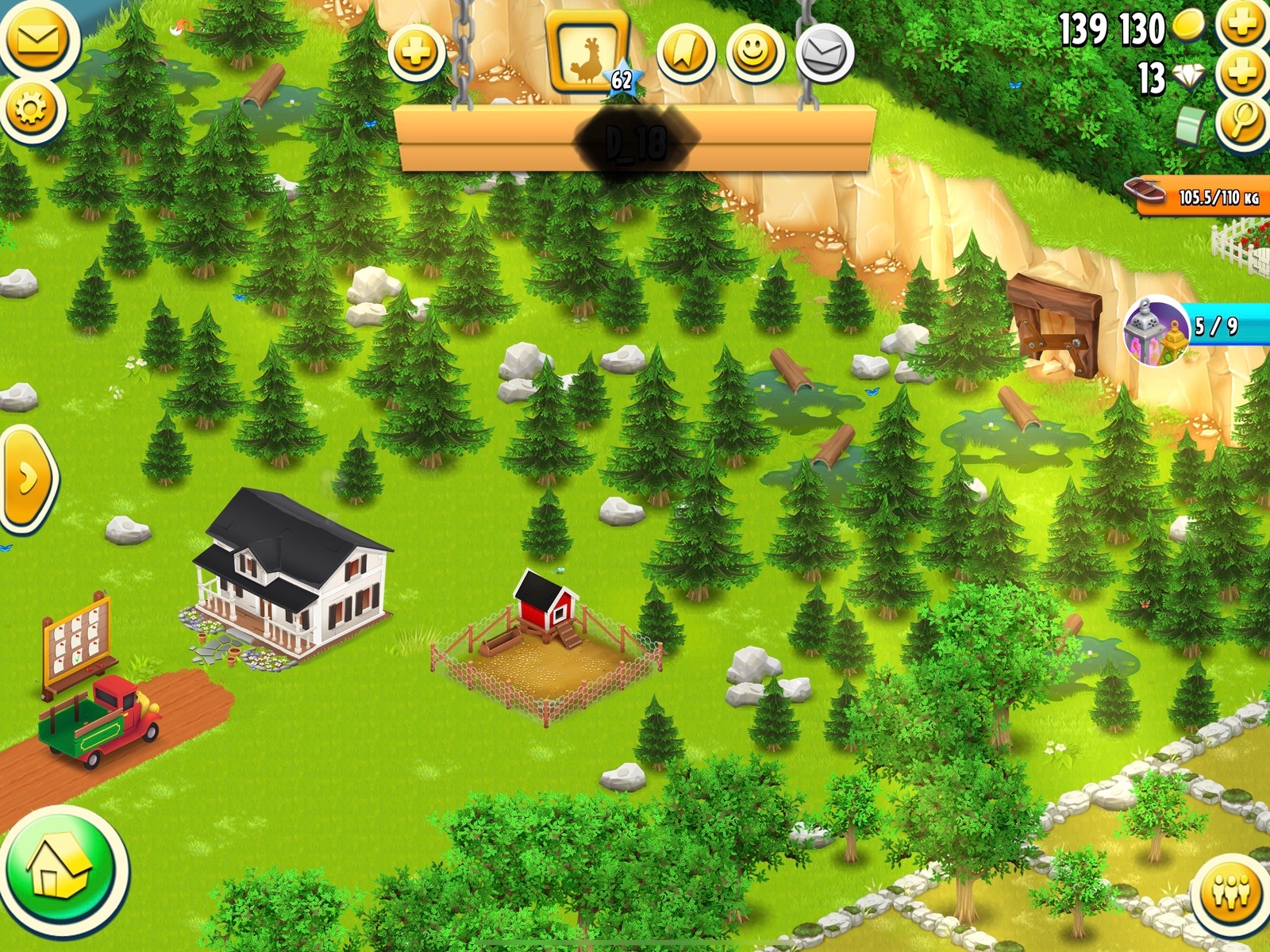1270x952 pixels.
Task: Expand the yellow arrow side panel
Action: click(28, 478)
